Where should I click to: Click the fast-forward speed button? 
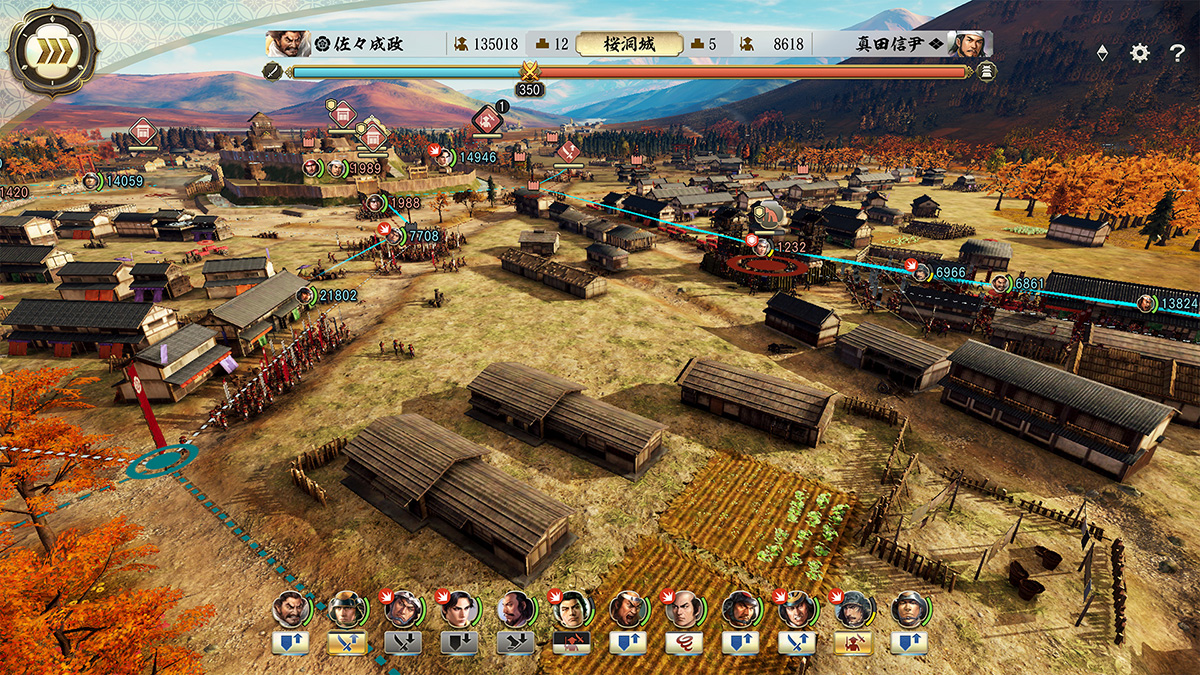[52, 52]
